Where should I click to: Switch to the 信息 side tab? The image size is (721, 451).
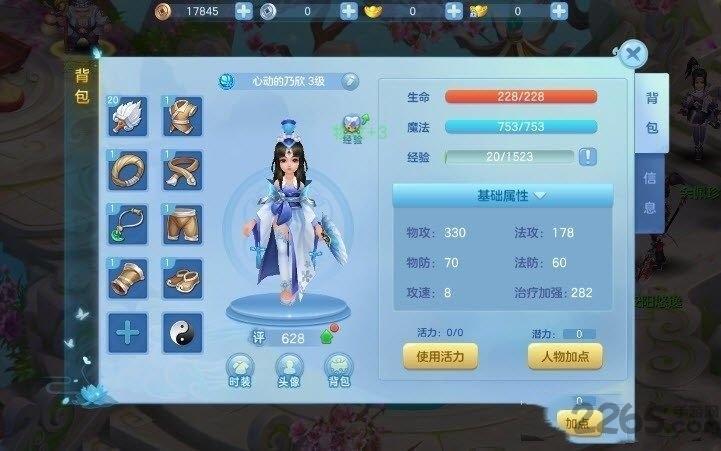[x=650, y=193]
